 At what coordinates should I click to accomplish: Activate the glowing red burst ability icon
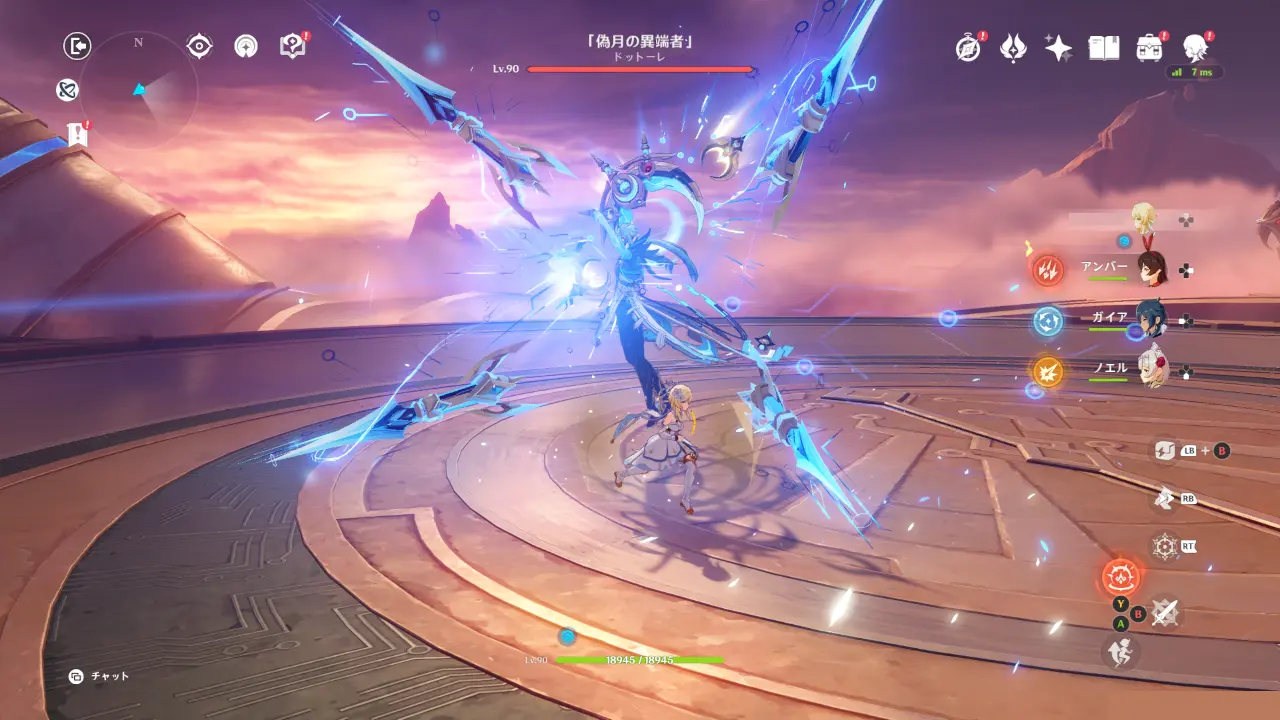click(1120, 577)
